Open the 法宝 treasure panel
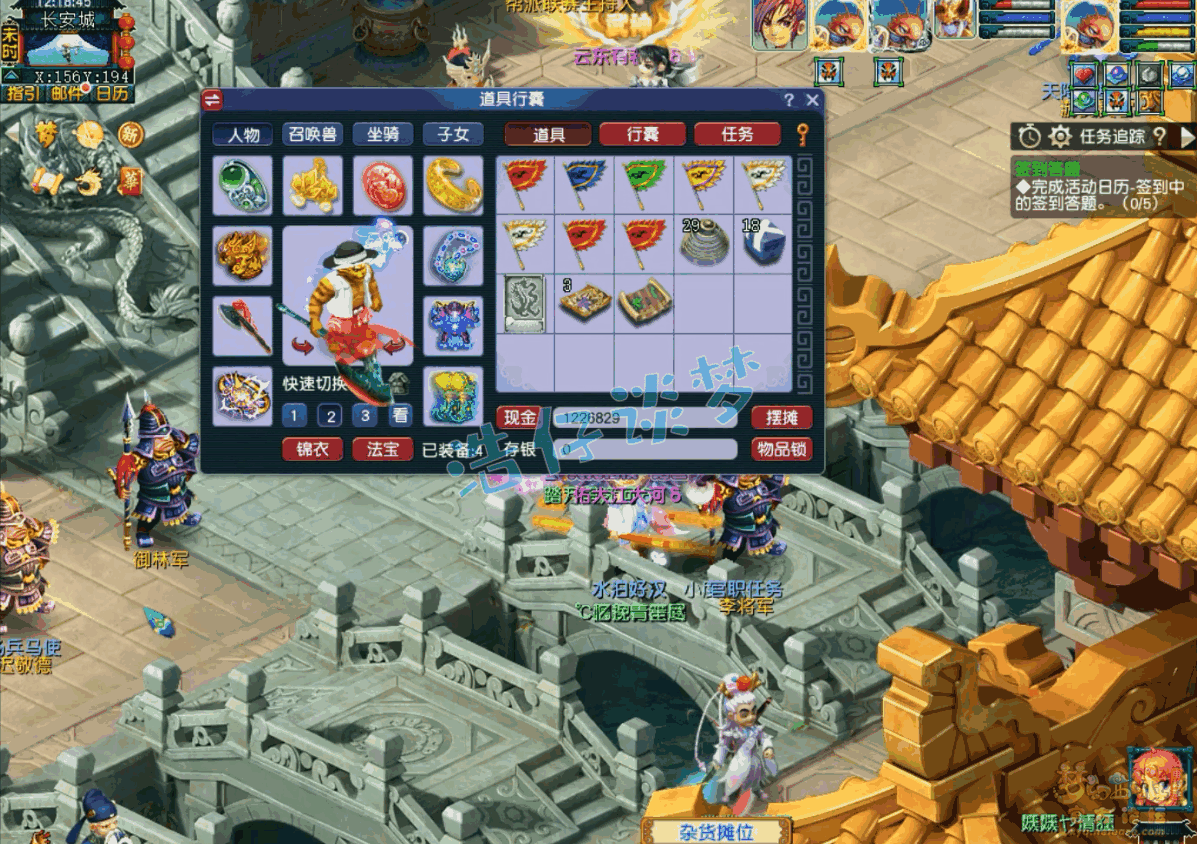This screenshot has height=844, width=1197. [382, 450]
